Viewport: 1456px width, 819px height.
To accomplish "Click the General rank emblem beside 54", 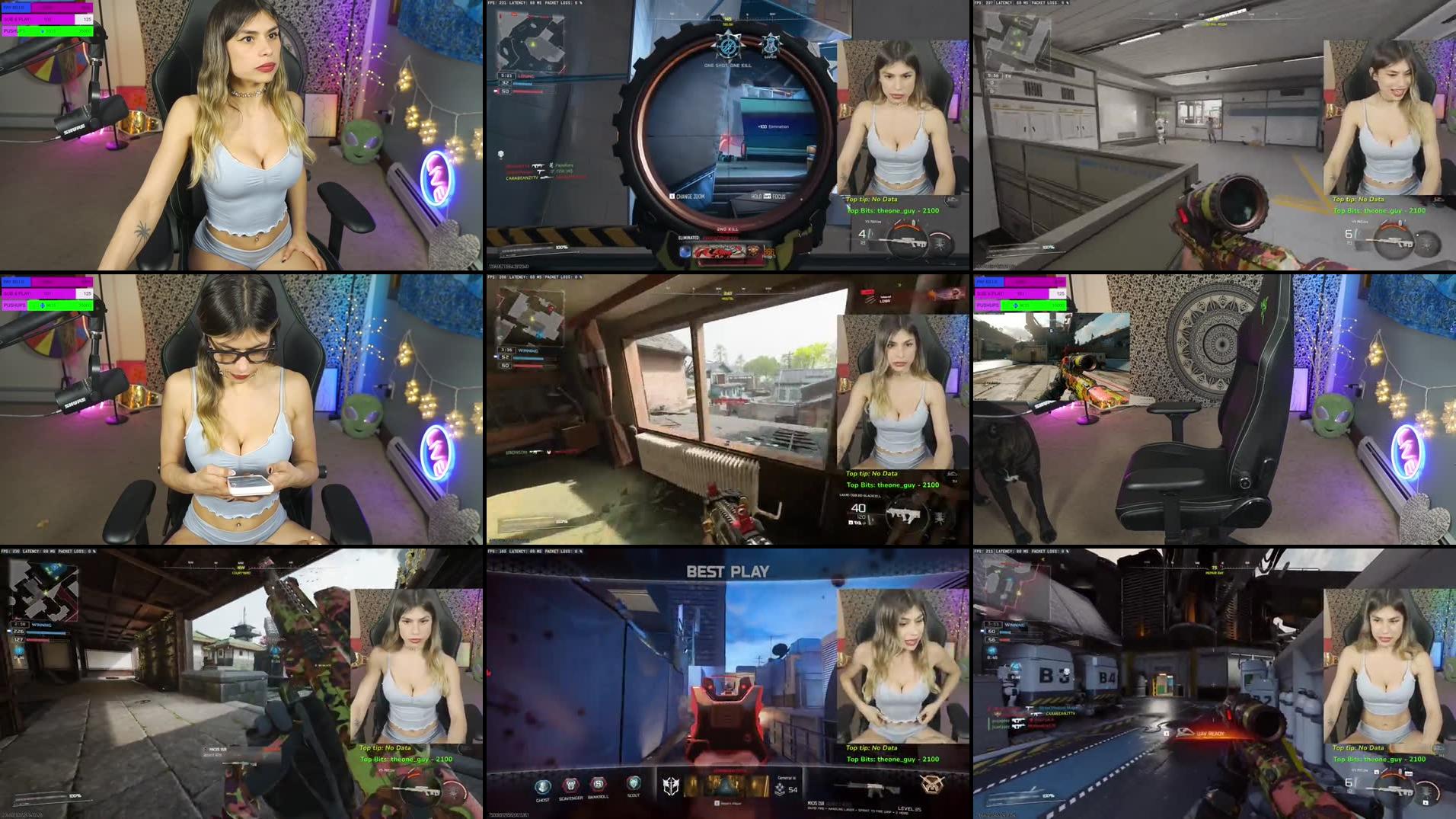I will [780, 787].
